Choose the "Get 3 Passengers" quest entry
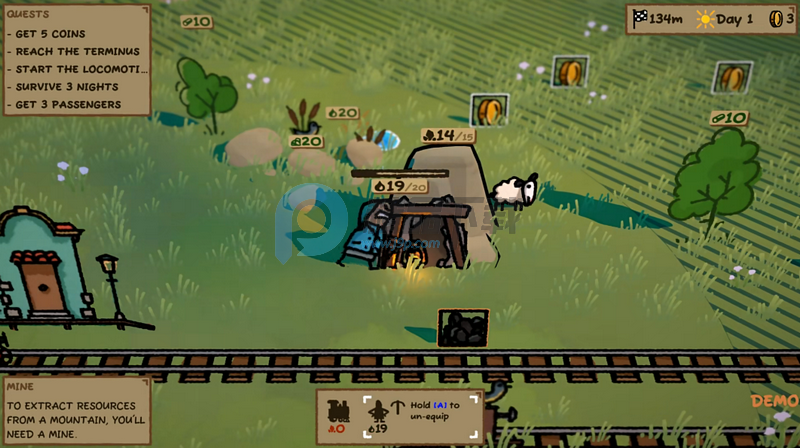Image resolution: width=800 pixels, height=448 pixels. point(69,105)
